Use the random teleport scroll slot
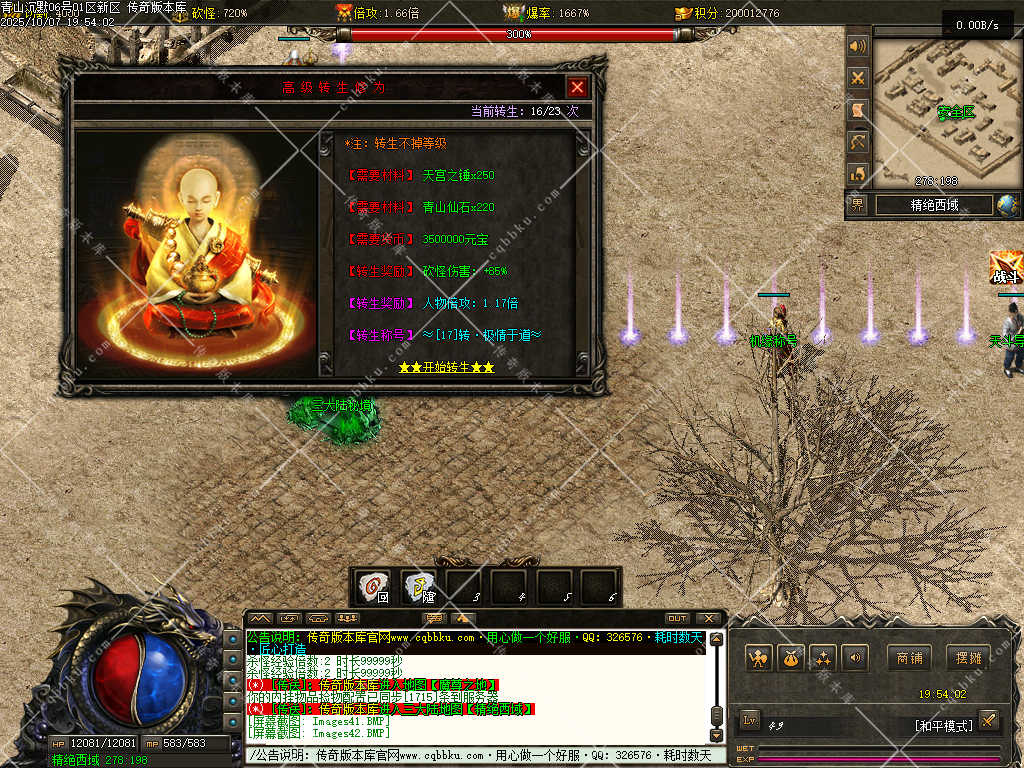 pos(420,586)
